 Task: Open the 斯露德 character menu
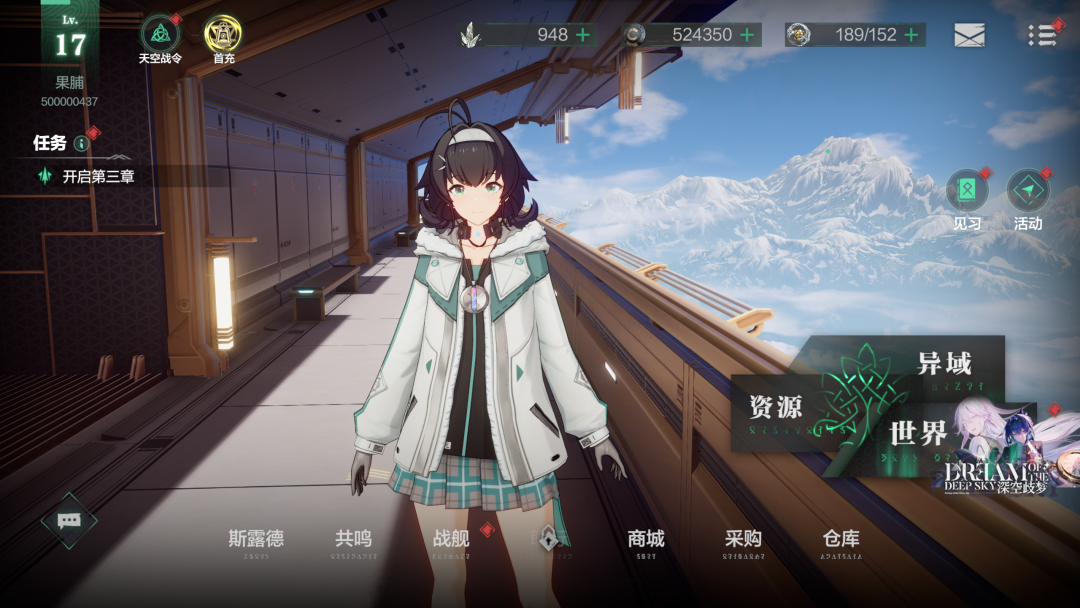pyautogui.click(x=256, y=540)
